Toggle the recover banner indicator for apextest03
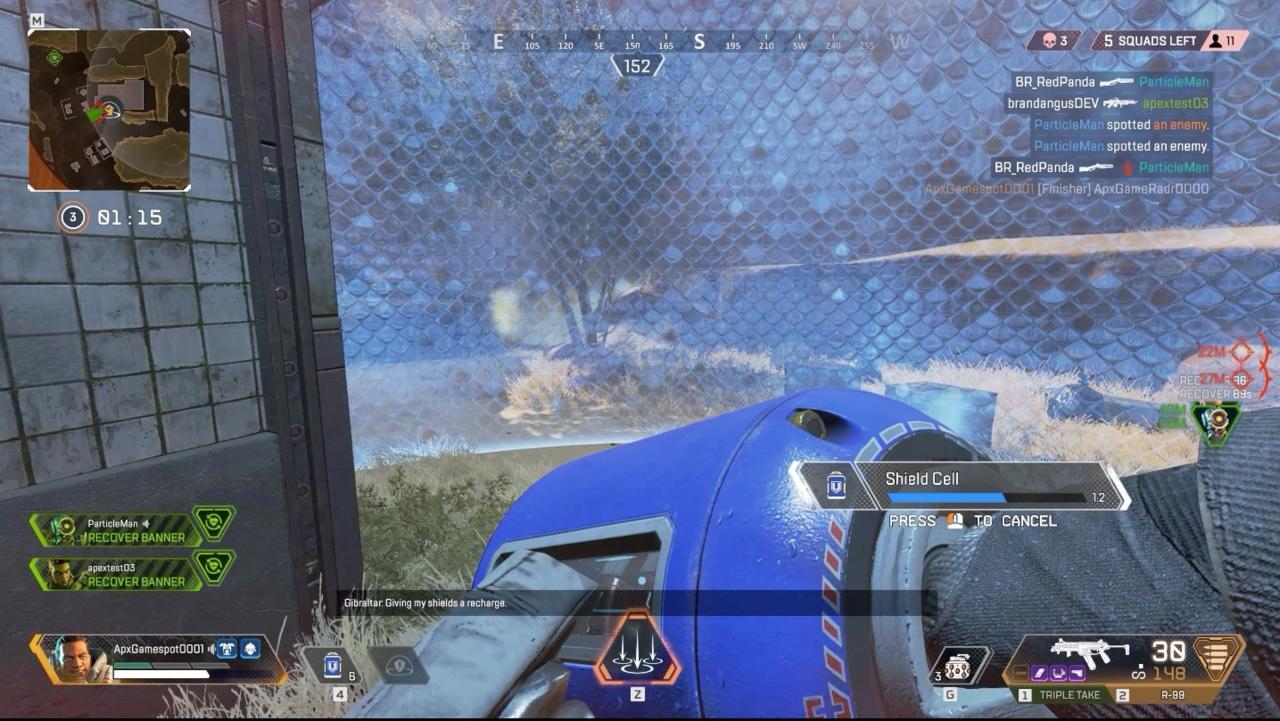 tap(212, 567)
